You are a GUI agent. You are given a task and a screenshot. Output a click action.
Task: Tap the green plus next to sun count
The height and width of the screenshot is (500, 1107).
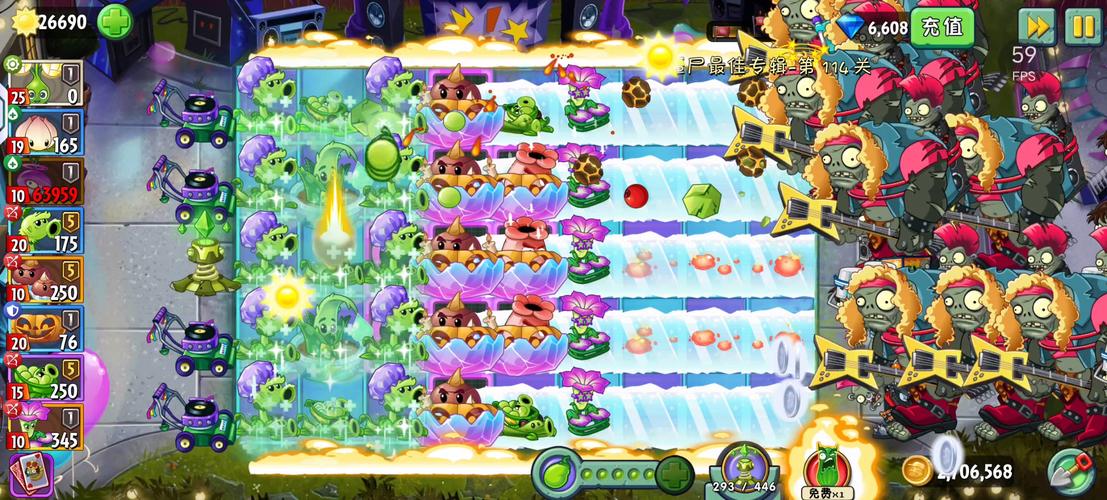[114, 20]
